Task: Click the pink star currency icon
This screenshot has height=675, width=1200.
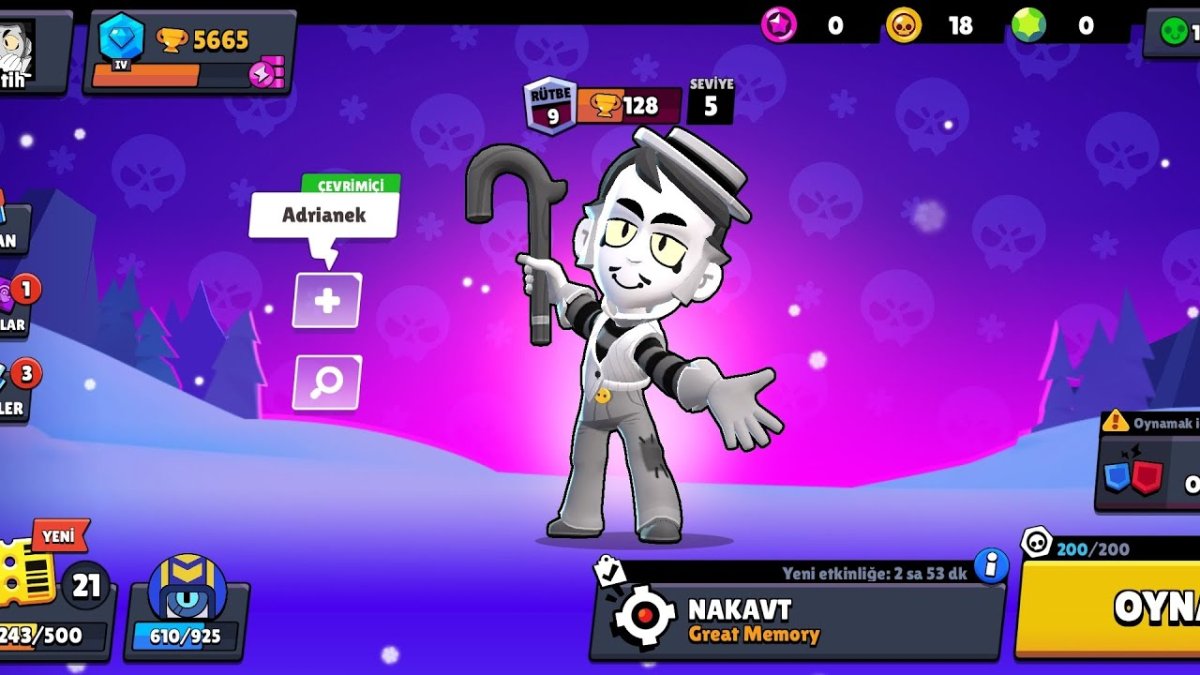Action: (779, 26)
